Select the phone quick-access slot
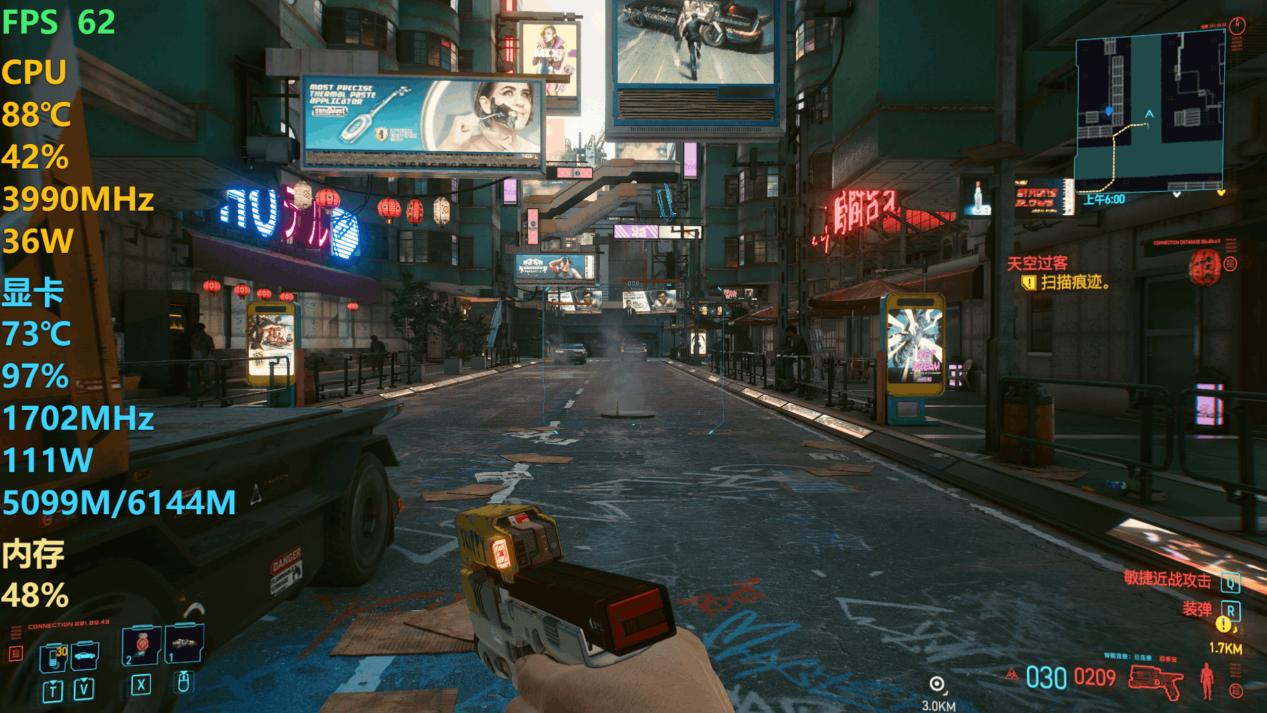The width and height of the screenshot is (1267, 713). click(52, 657)
